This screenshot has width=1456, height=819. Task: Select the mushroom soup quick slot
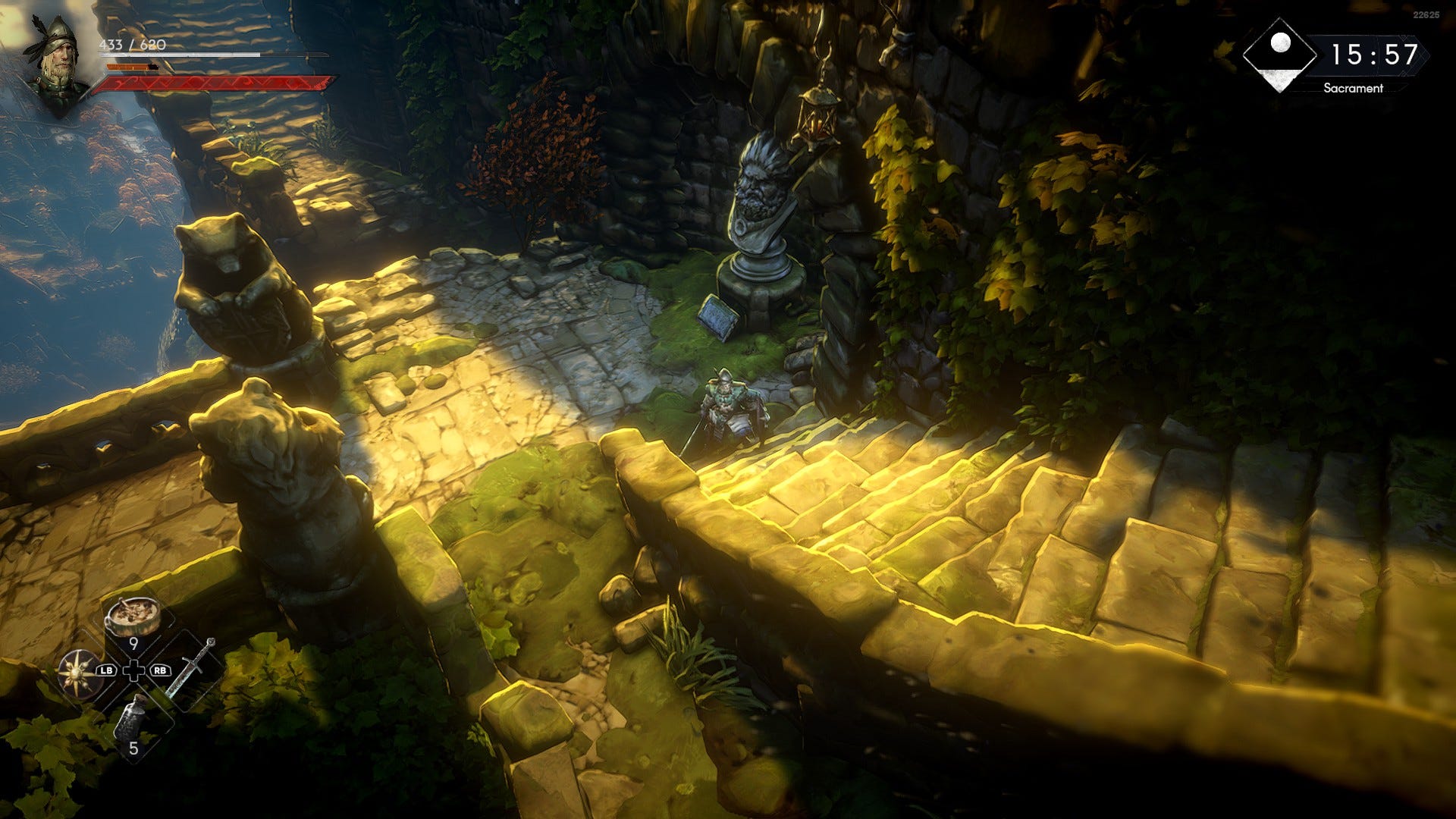[133, 617]
